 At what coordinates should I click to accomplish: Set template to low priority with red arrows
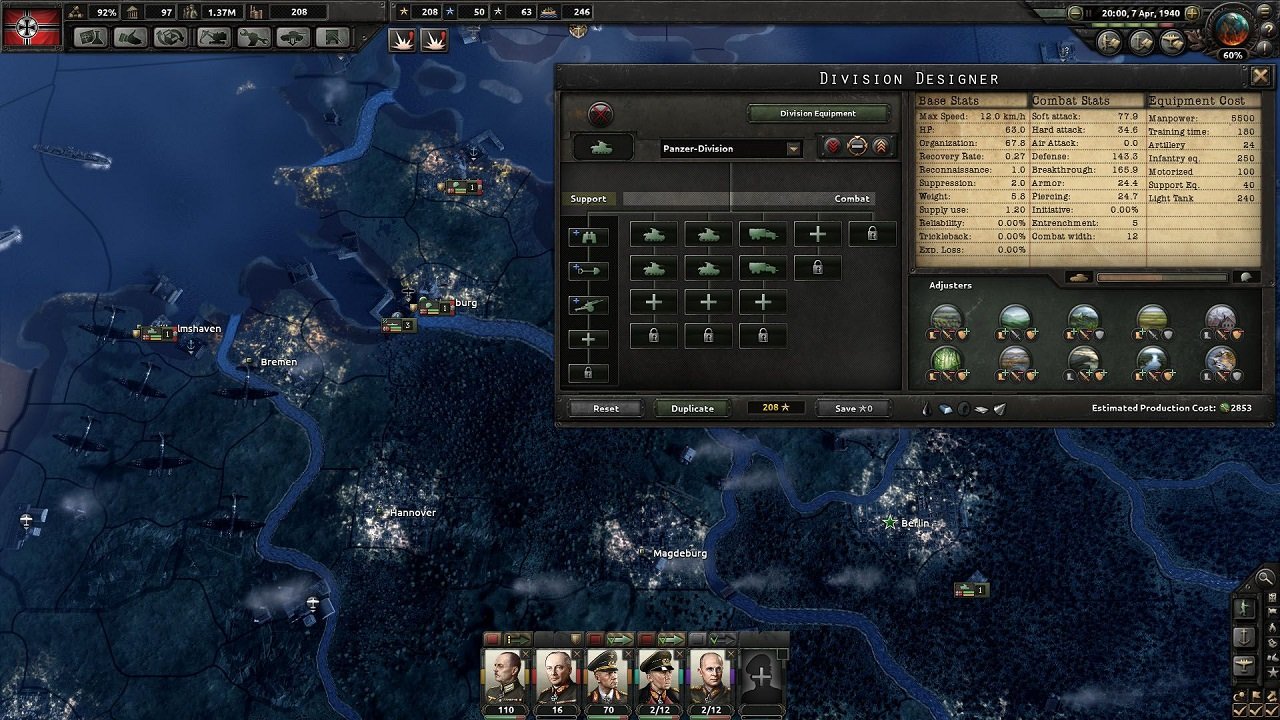click(833, 147)
